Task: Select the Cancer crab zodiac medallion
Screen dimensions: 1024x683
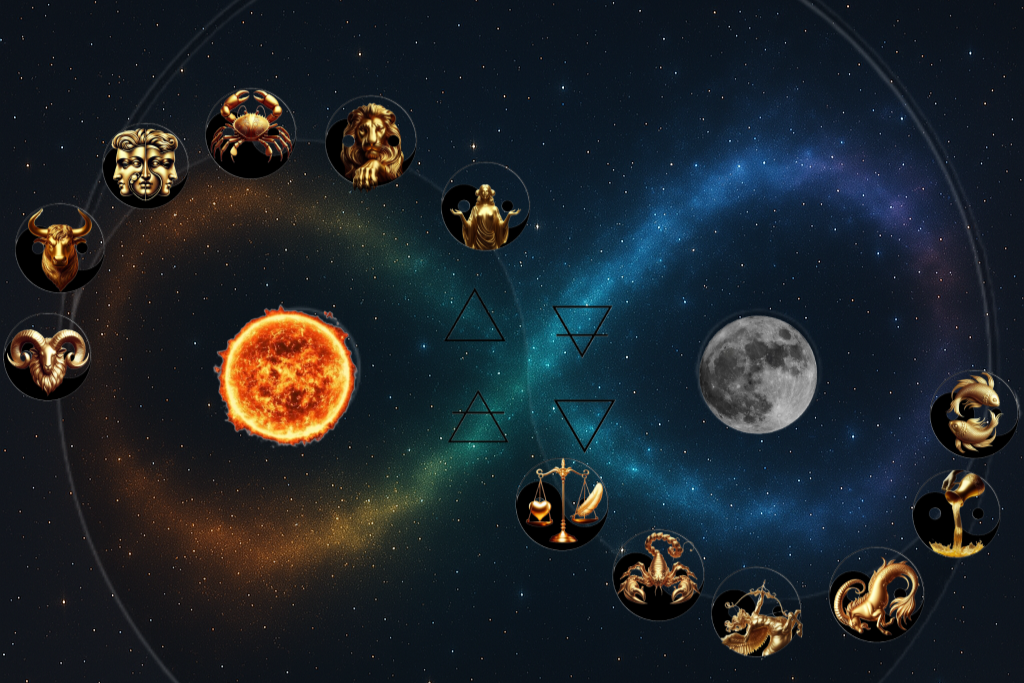Action: tap(250, 133)
